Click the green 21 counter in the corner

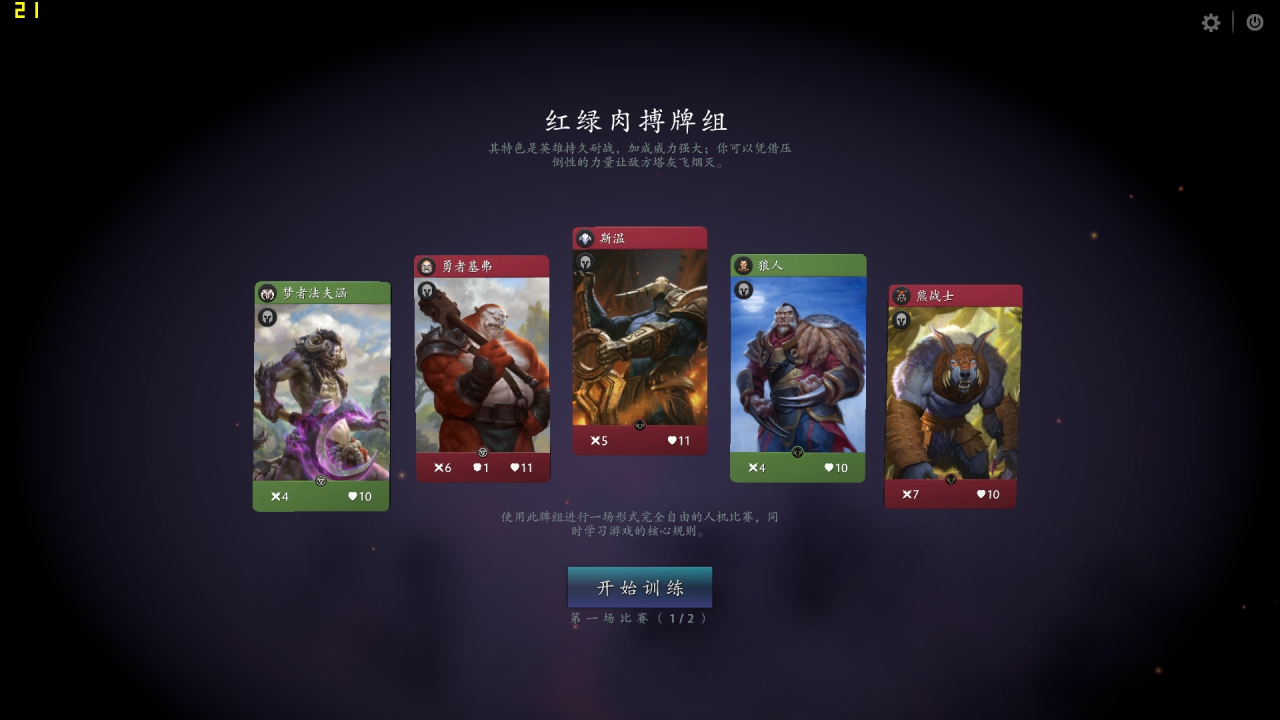tap(27, 13)
